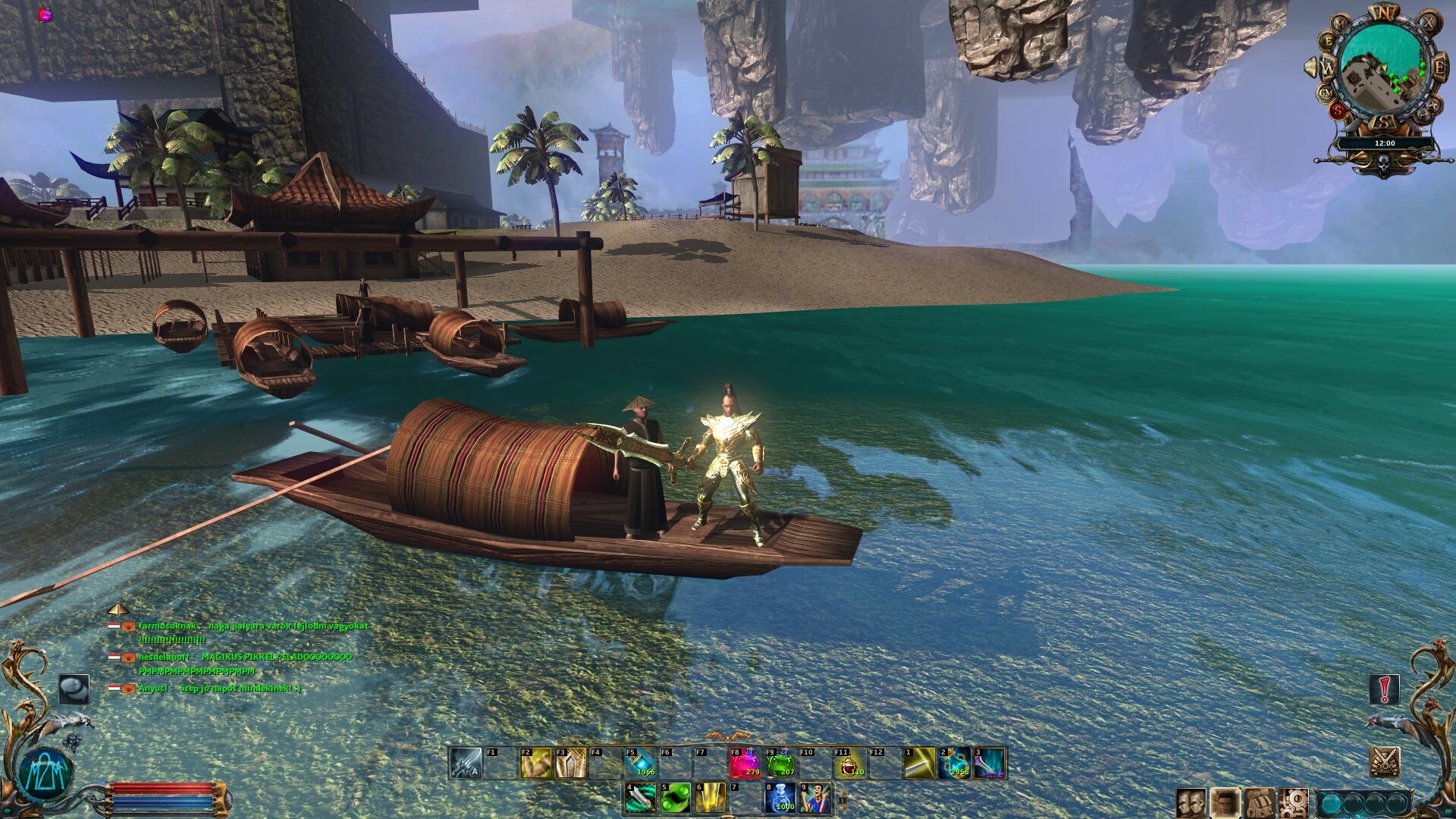Trigger the cheering man emote in slot 9
The width and height of the screenshot is (1456, 819).
tap(814, 798)
